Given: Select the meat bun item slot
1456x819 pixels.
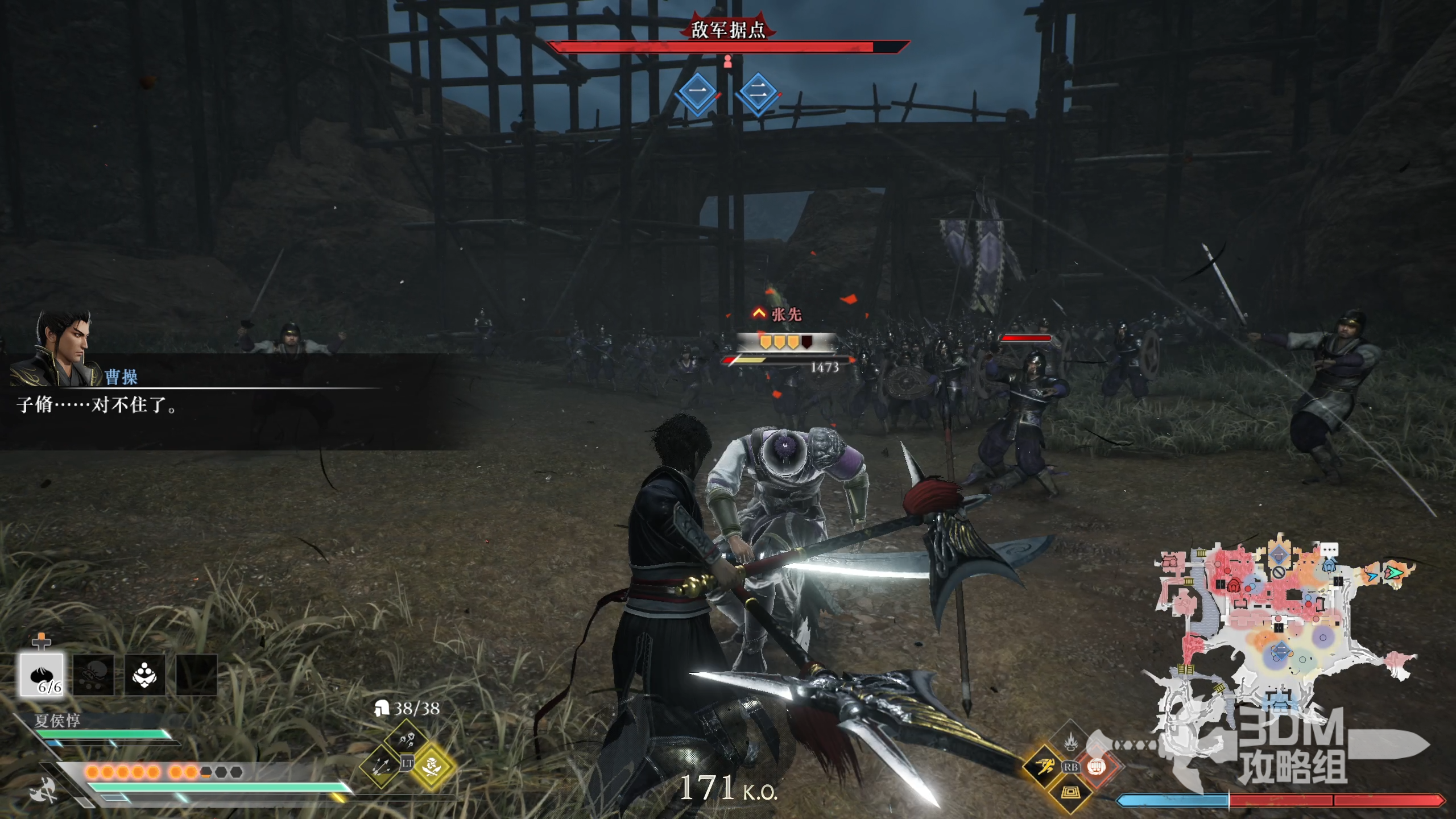Looking at the screenshot, I should [42, 675].
